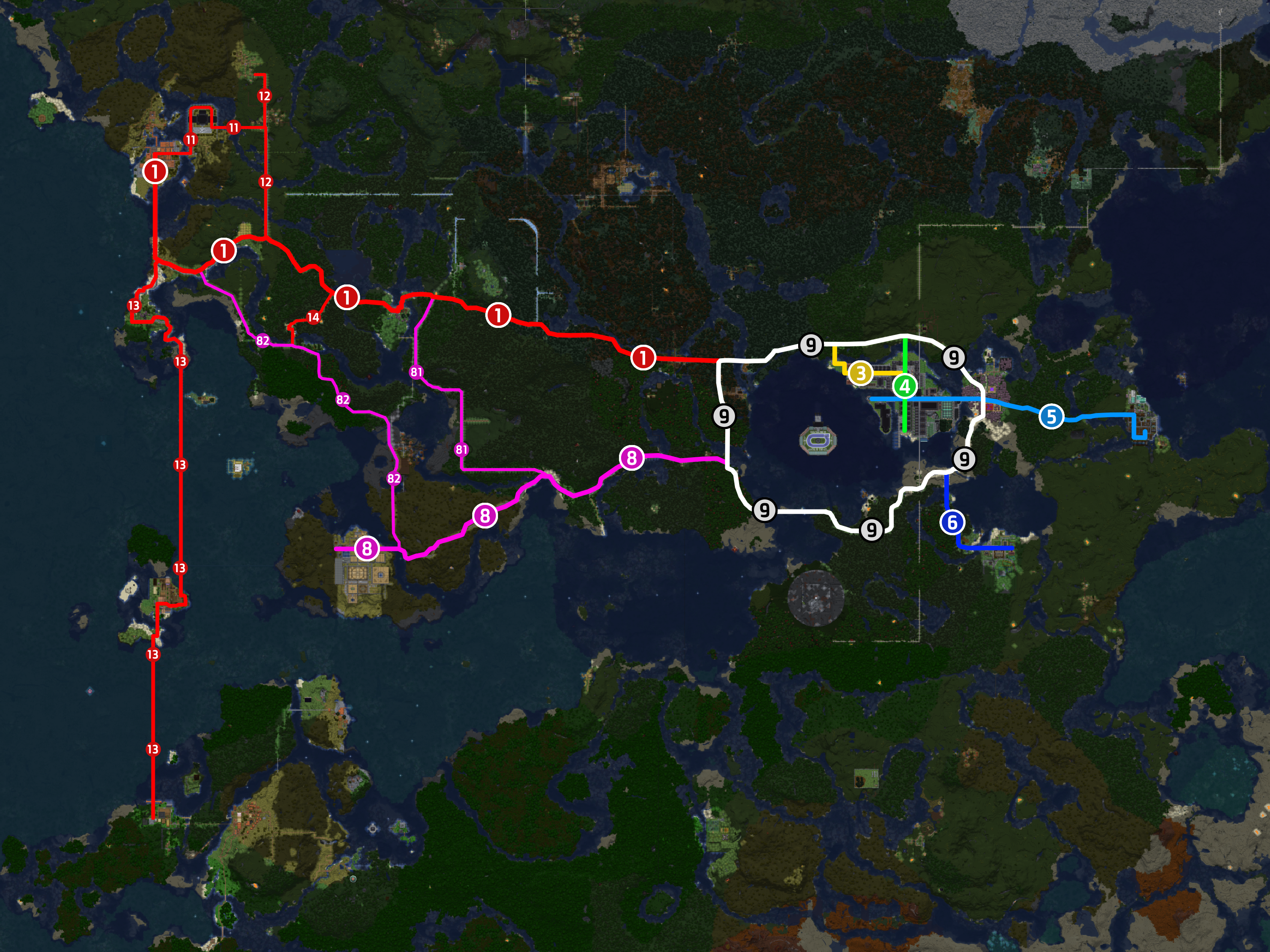Select the yellow route 3 marker
The image size is (1270, 952).
[860, 373]
